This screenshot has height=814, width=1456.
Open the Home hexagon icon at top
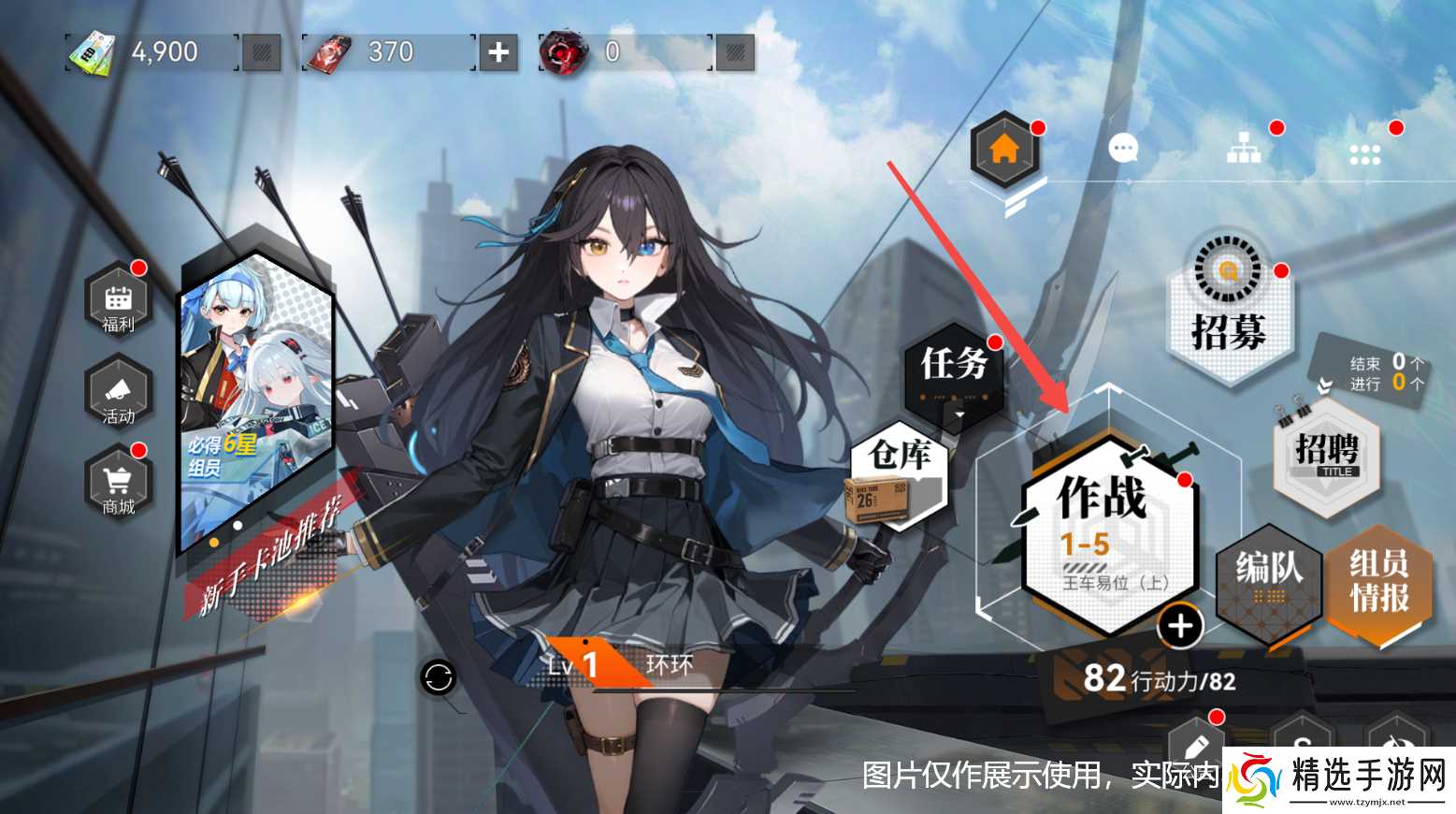(1004, 150)
